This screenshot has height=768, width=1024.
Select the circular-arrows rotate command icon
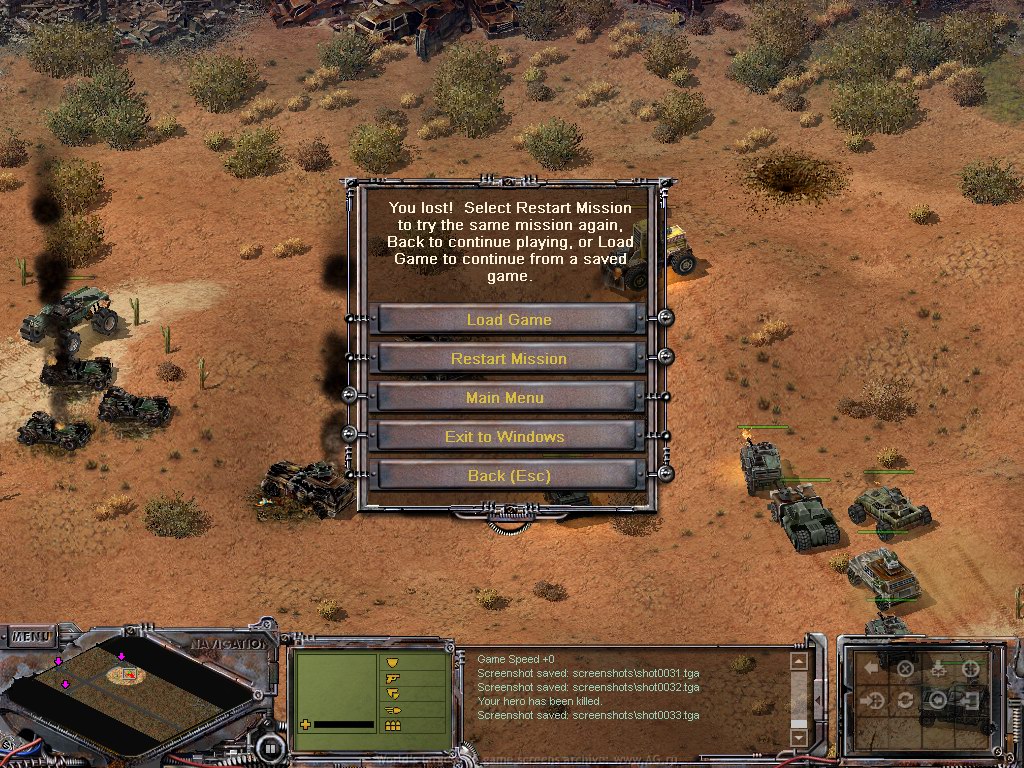tap(905, 700)
